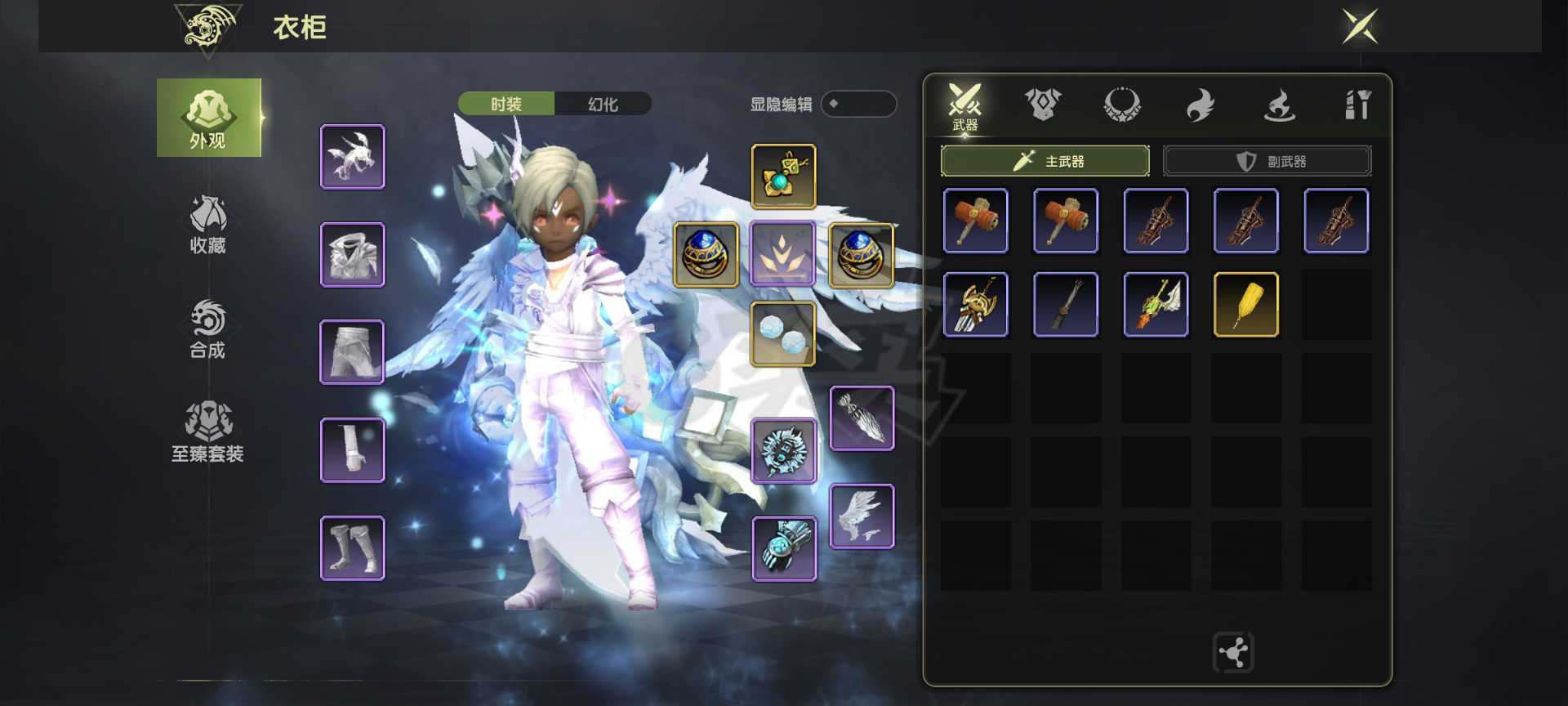Choose the yellow fan weapon slot

pos(1245,305)
